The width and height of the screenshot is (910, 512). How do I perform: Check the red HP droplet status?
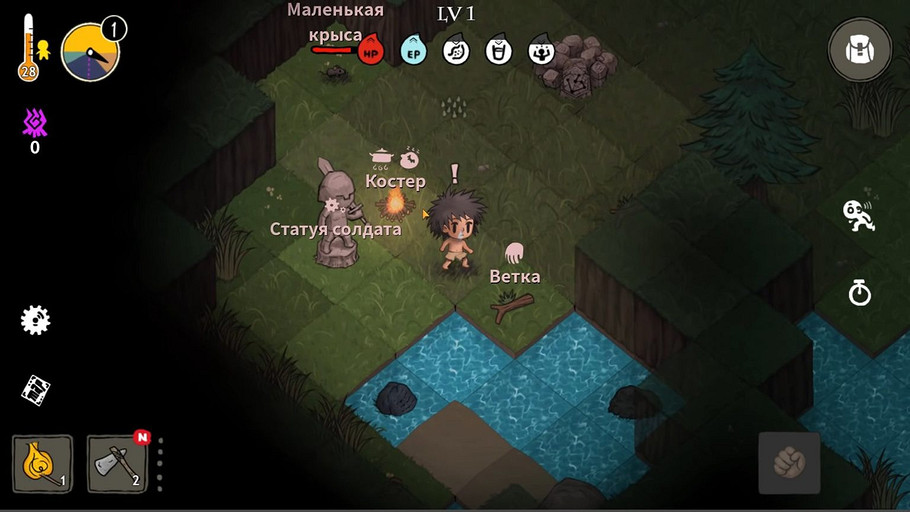371,49
